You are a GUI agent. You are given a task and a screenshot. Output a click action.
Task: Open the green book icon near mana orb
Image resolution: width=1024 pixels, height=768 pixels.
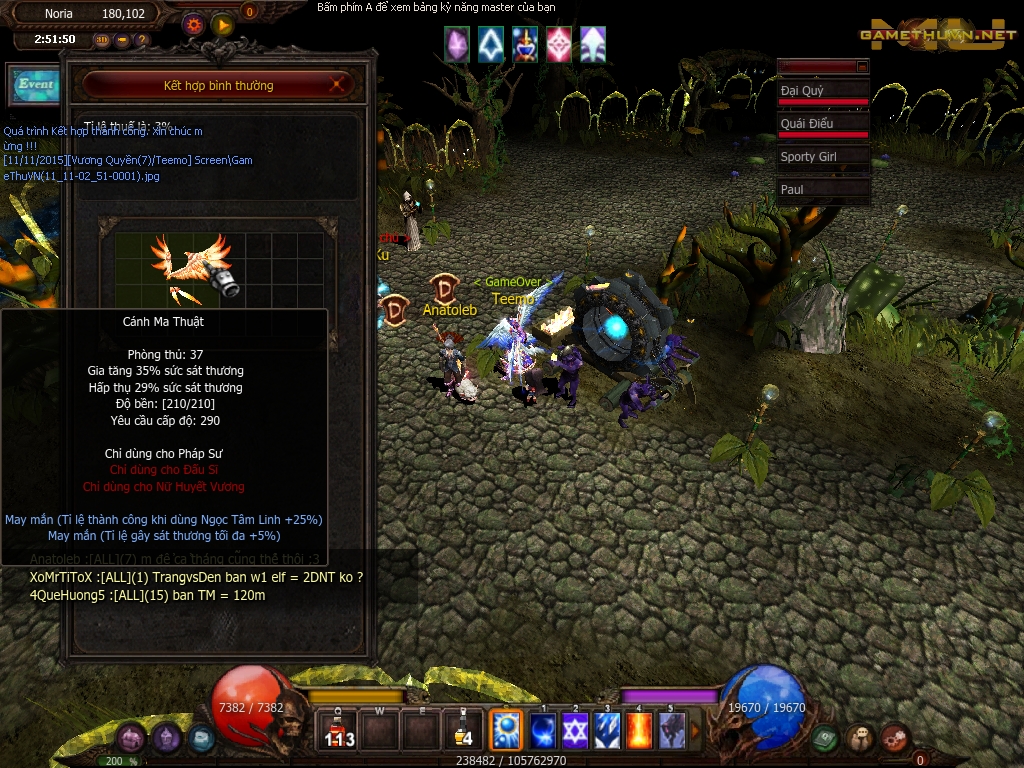pyautogui.click(x=824, y=738)
